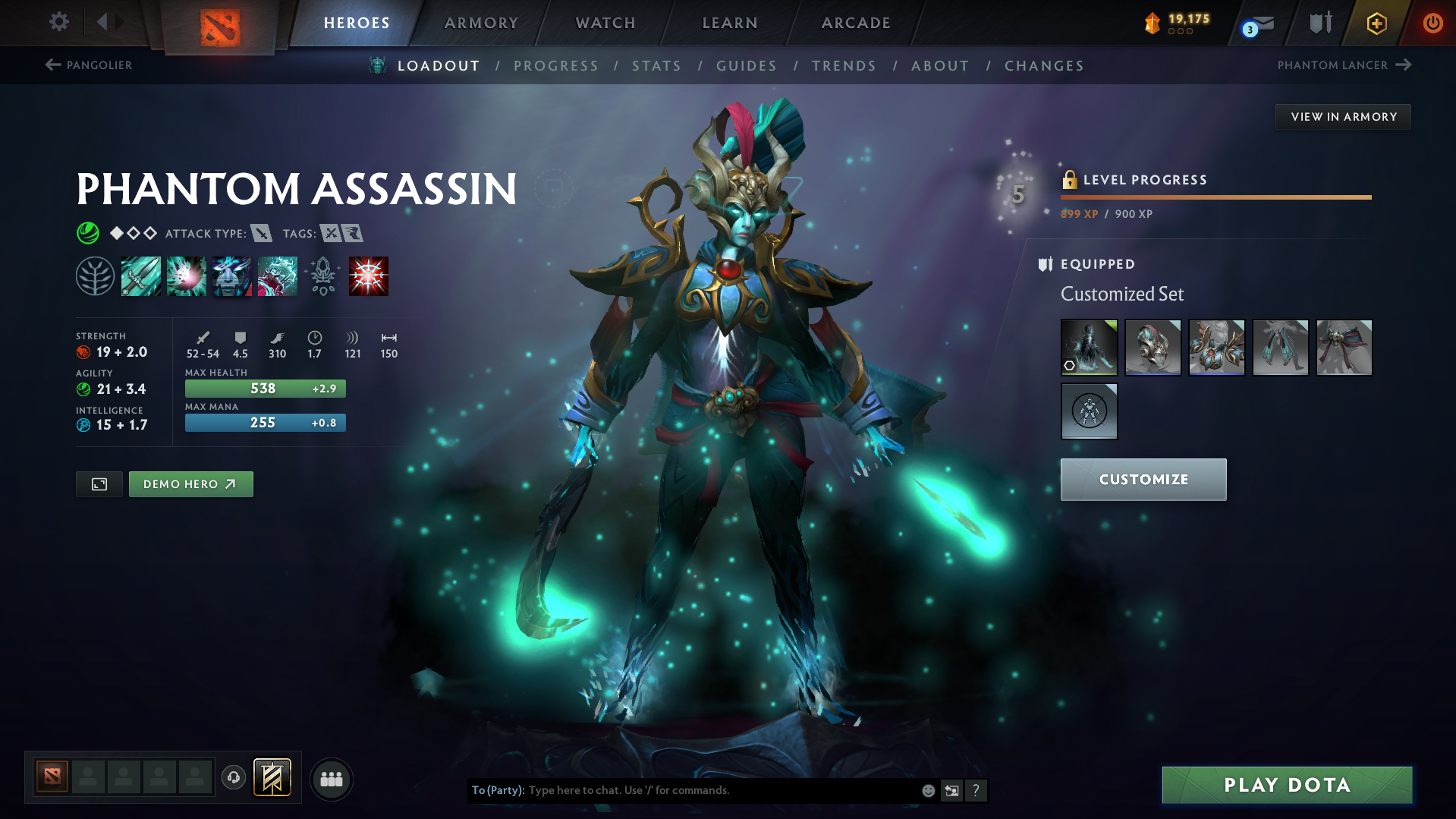This screenshot has width=1456, height=819.
Task: View the Trends section
Action: click(x=844, y=66)
